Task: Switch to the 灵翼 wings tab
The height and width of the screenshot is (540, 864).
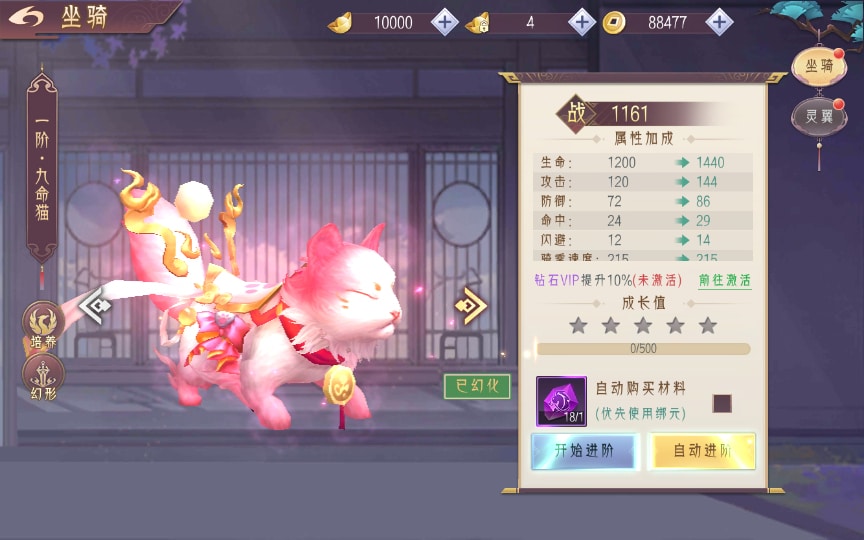Action: point(818,116)
